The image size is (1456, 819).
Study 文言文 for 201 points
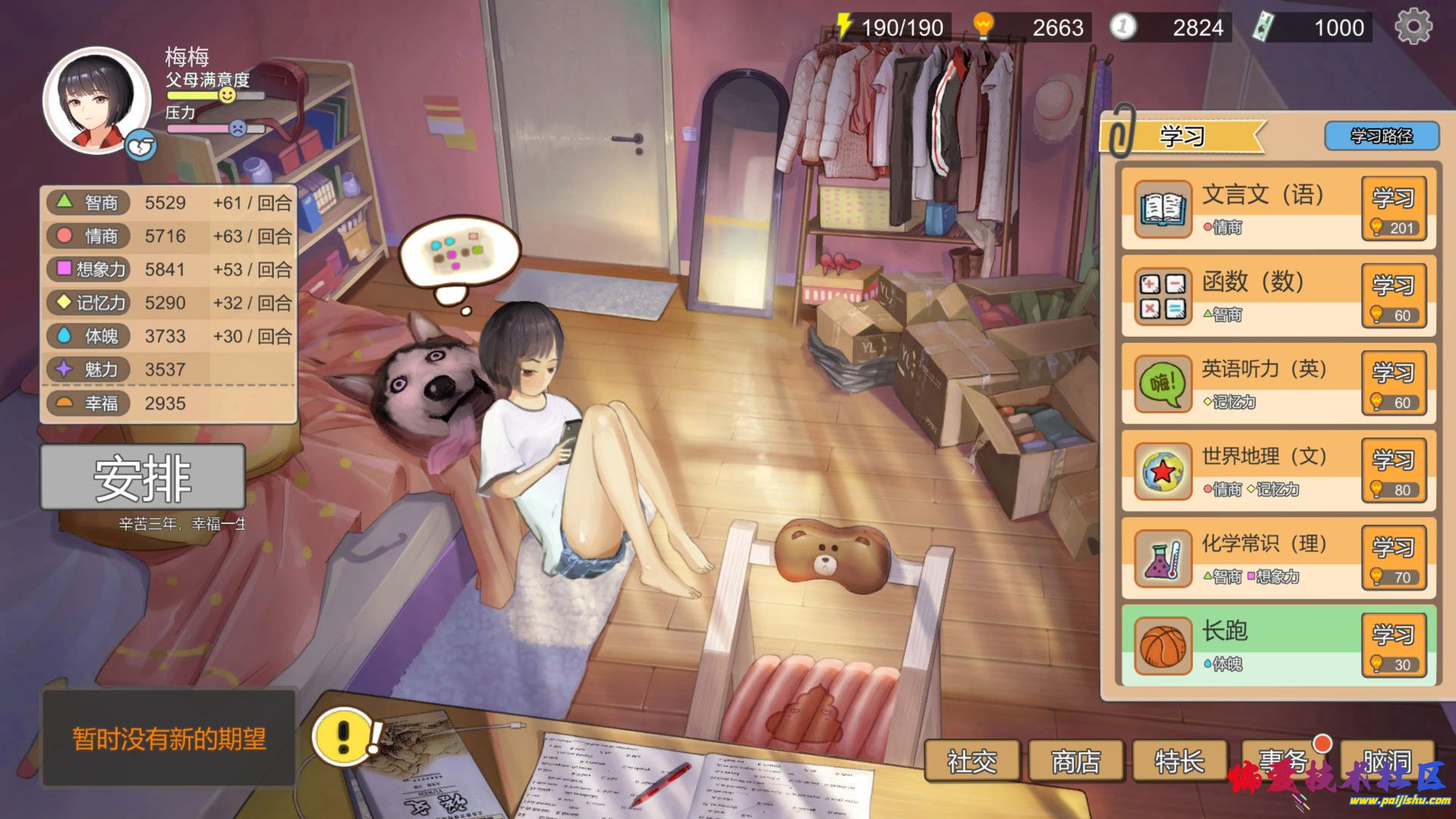(x=1393, y=209)
